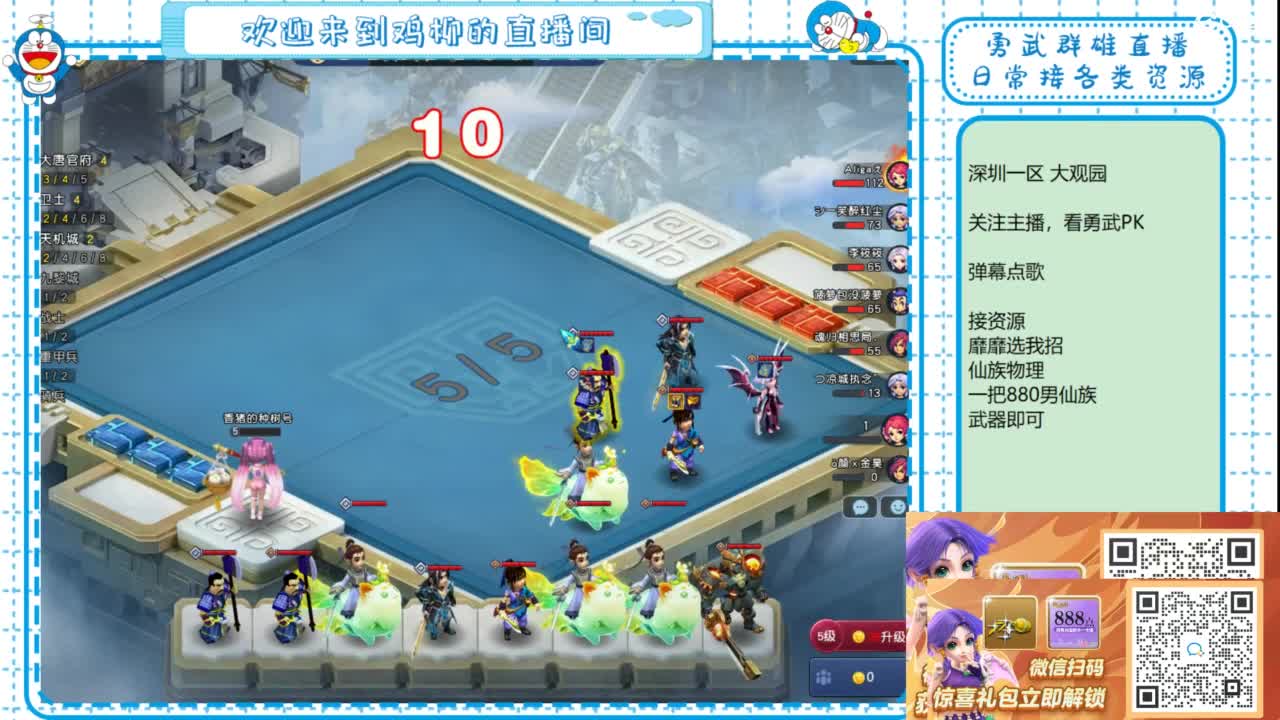Click the 888 gift pack icon on the banner

(x=1074, y=620)
